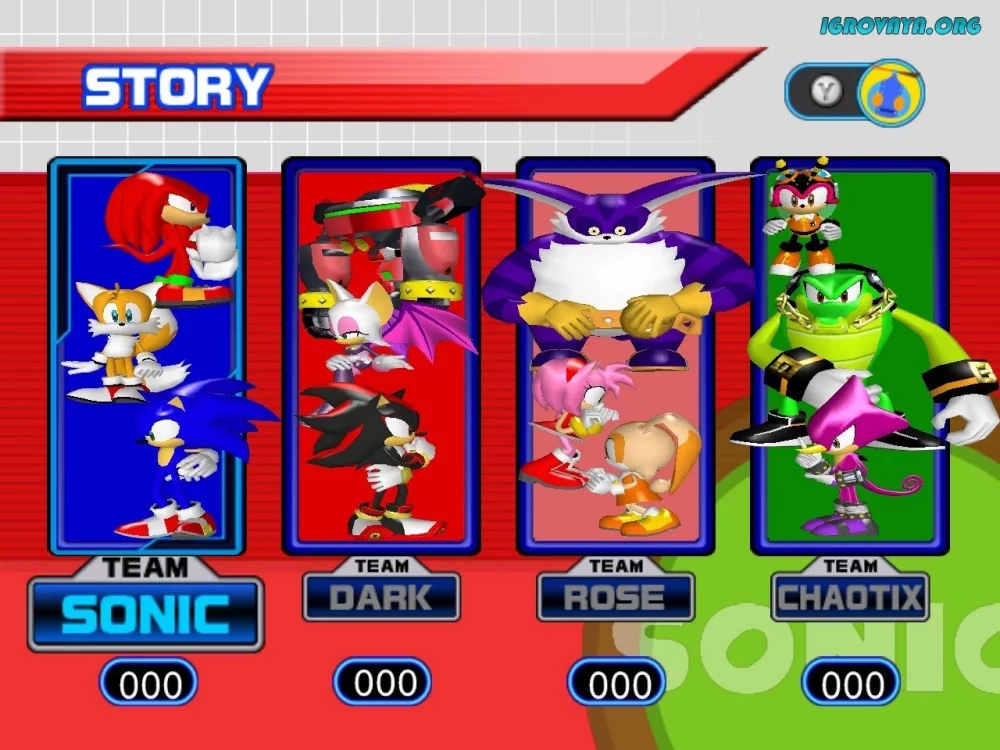
Task: Select the Team Chaotix character panel
Action: click(x=849, y=355)
